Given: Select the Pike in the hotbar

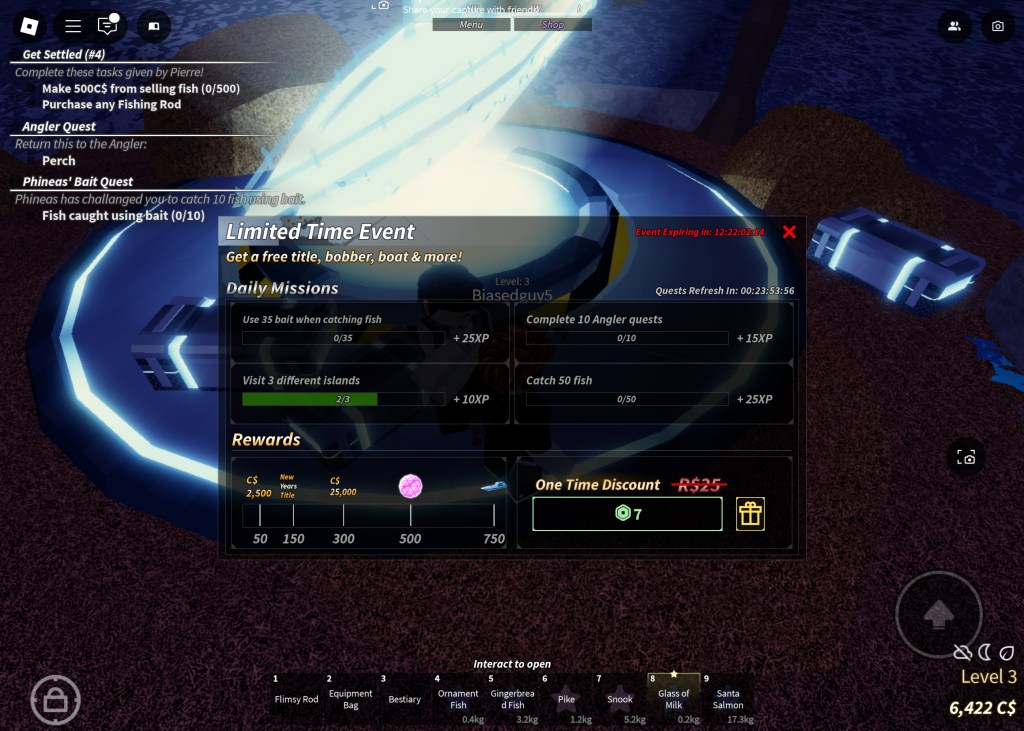Looking at the screenshot, I should click(566, 698).
